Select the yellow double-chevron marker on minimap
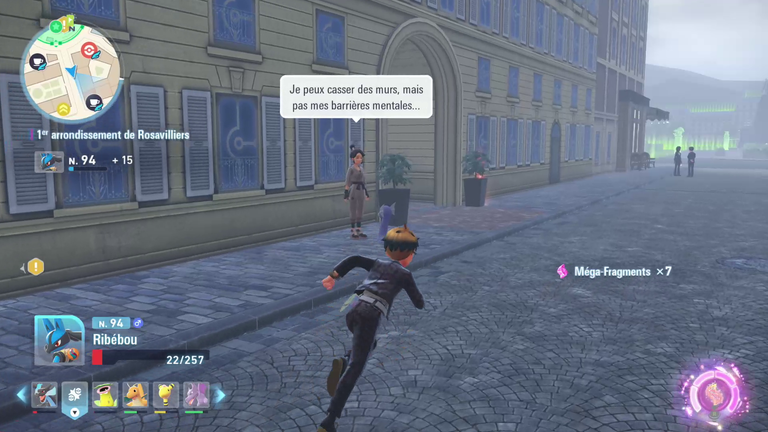 [63, 108]
